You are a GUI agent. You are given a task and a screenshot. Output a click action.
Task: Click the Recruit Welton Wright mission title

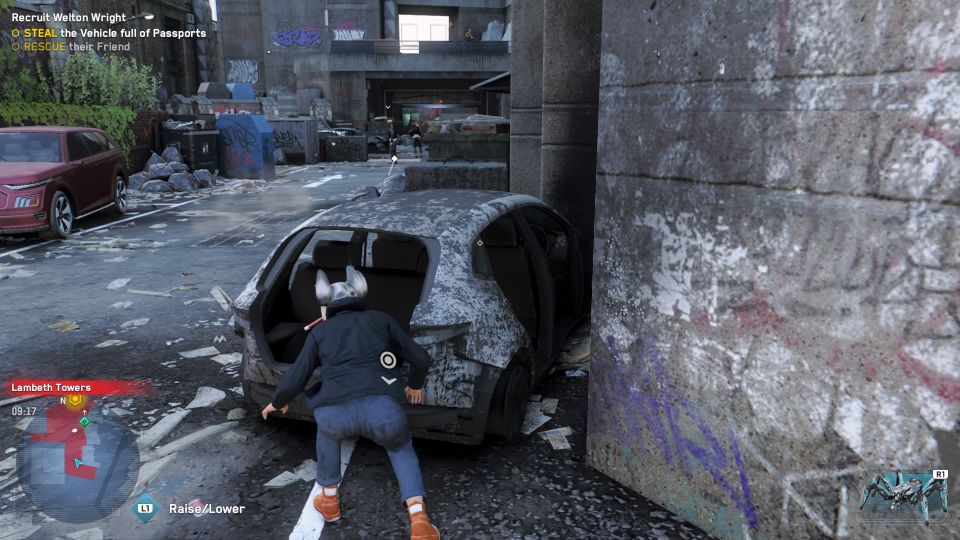[68, 17]
